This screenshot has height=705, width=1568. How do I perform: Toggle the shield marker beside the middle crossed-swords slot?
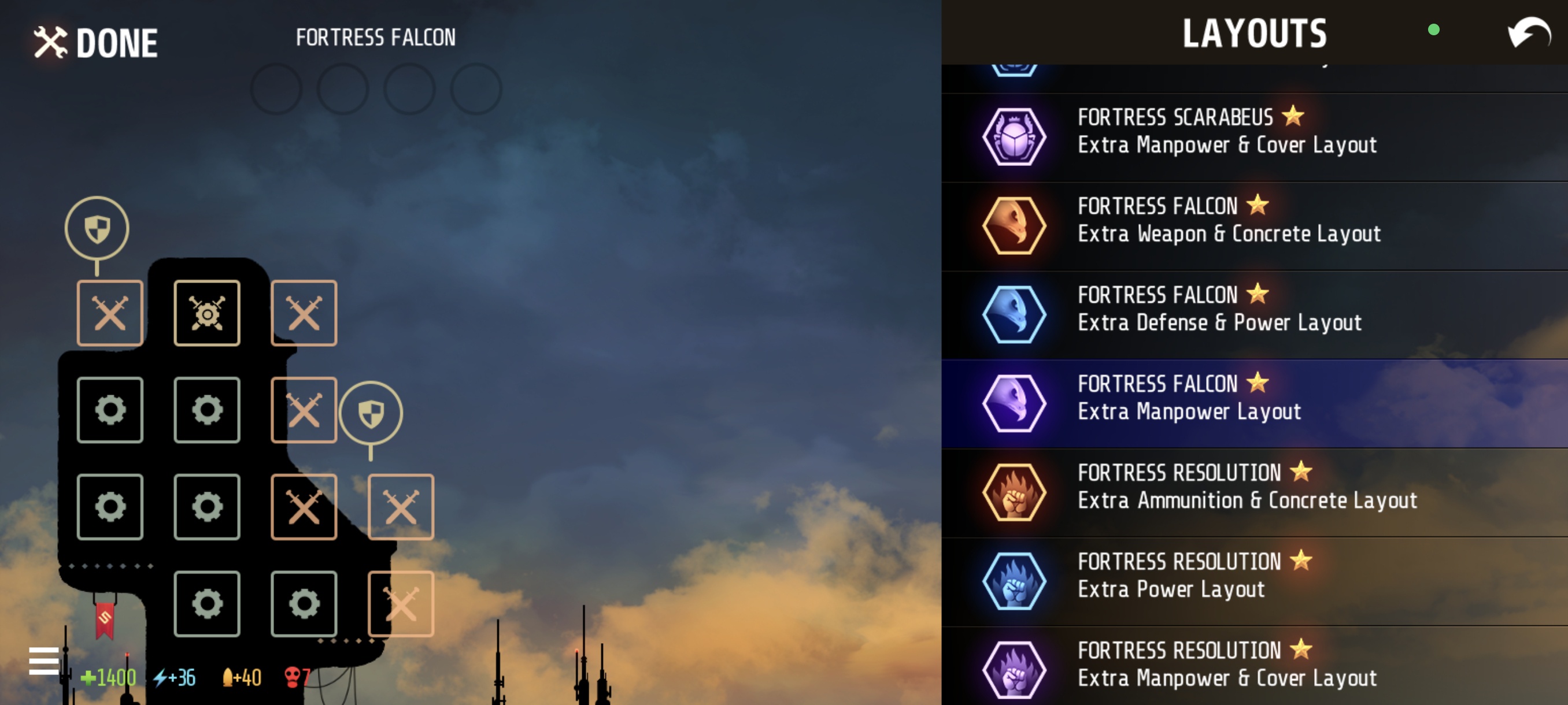pyautogui.click(x=371, y=413)
